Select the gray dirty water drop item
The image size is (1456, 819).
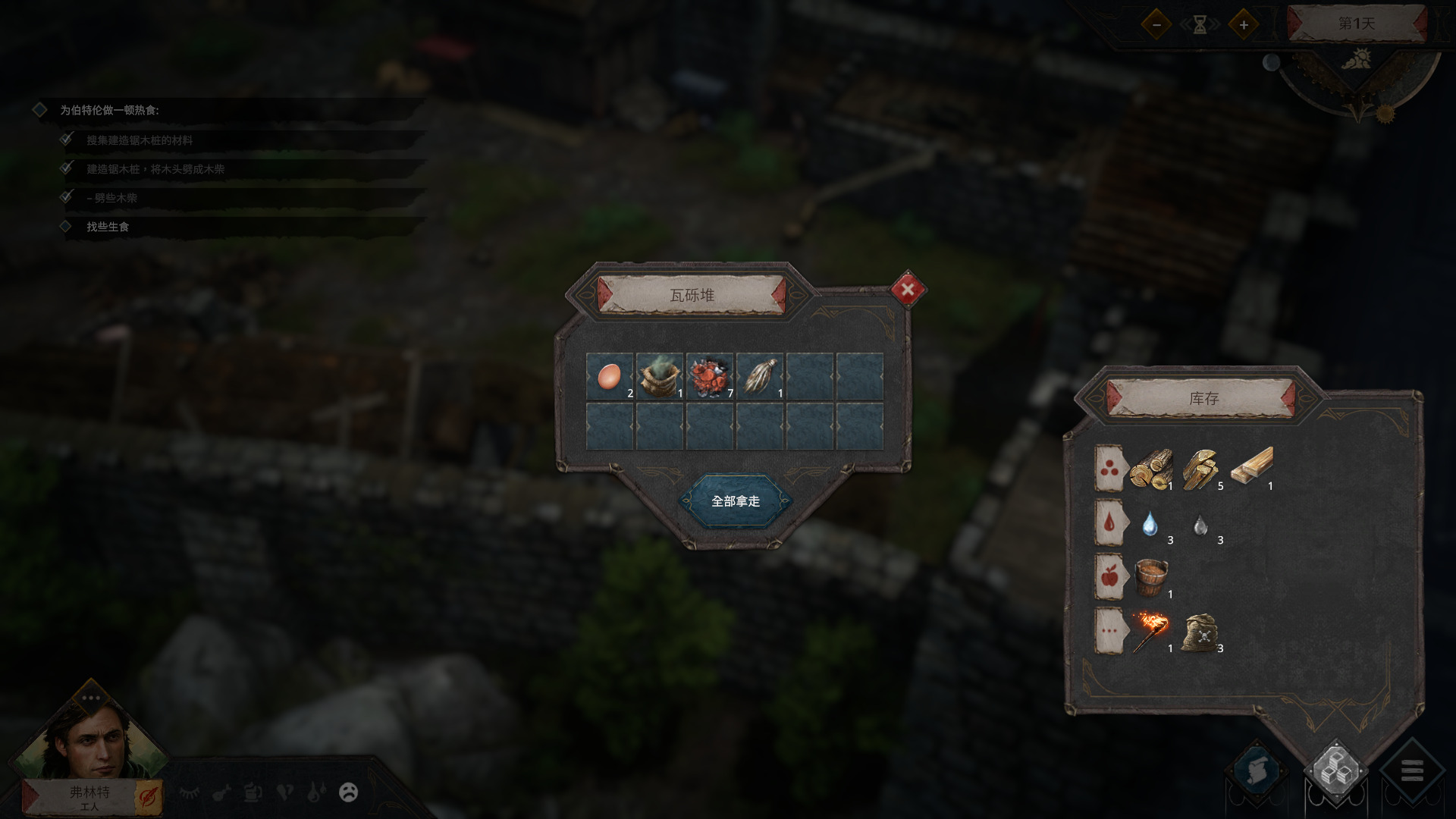click(1200, 525)
